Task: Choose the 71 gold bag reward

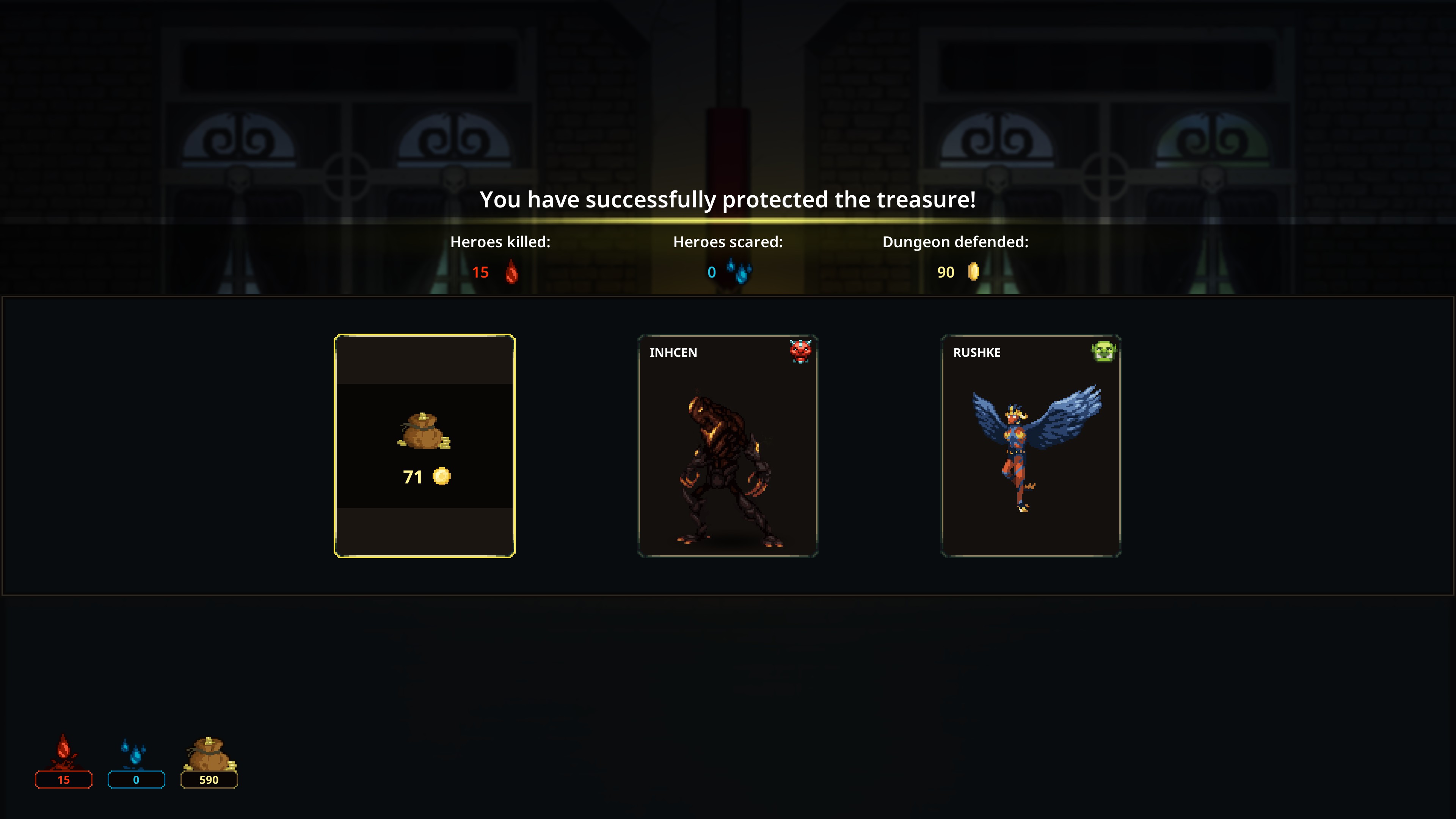Action: click(425, 446)
